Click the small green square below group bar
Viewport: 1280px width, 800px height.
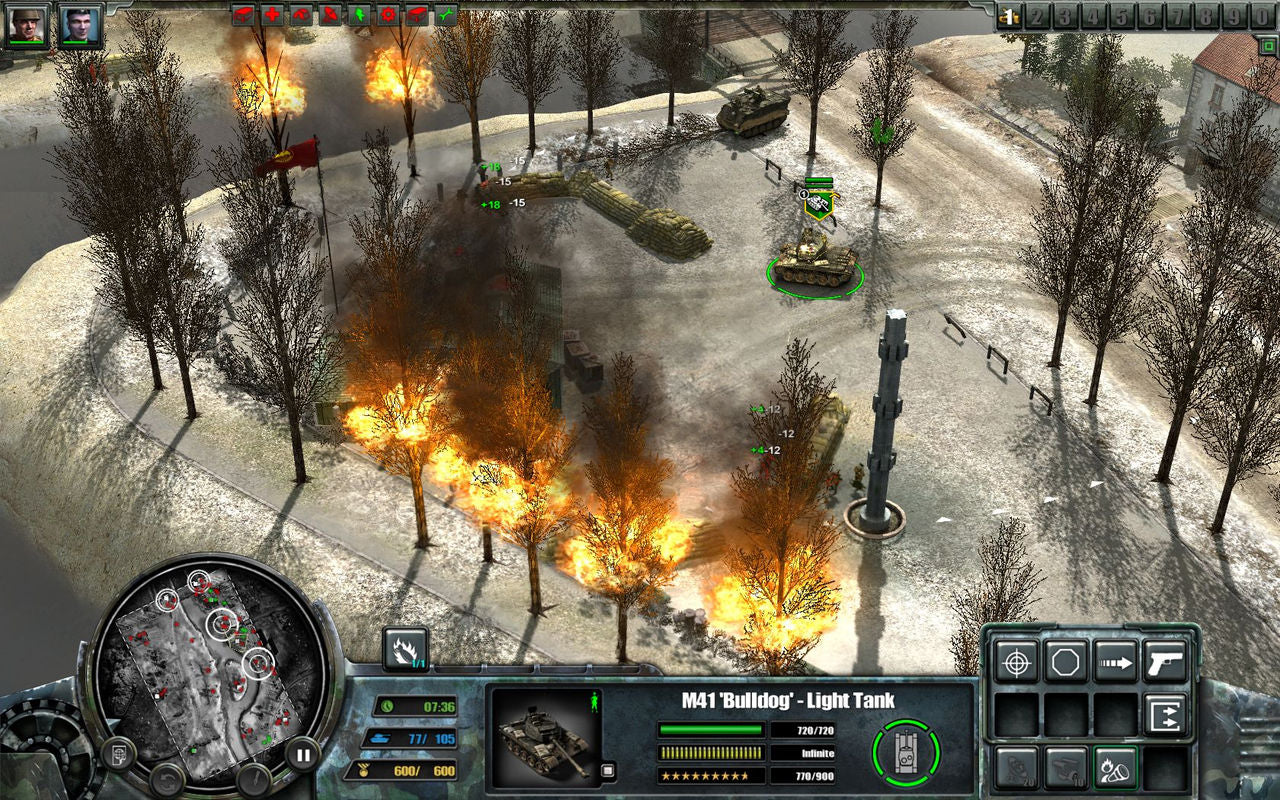tap(1267, 43)
